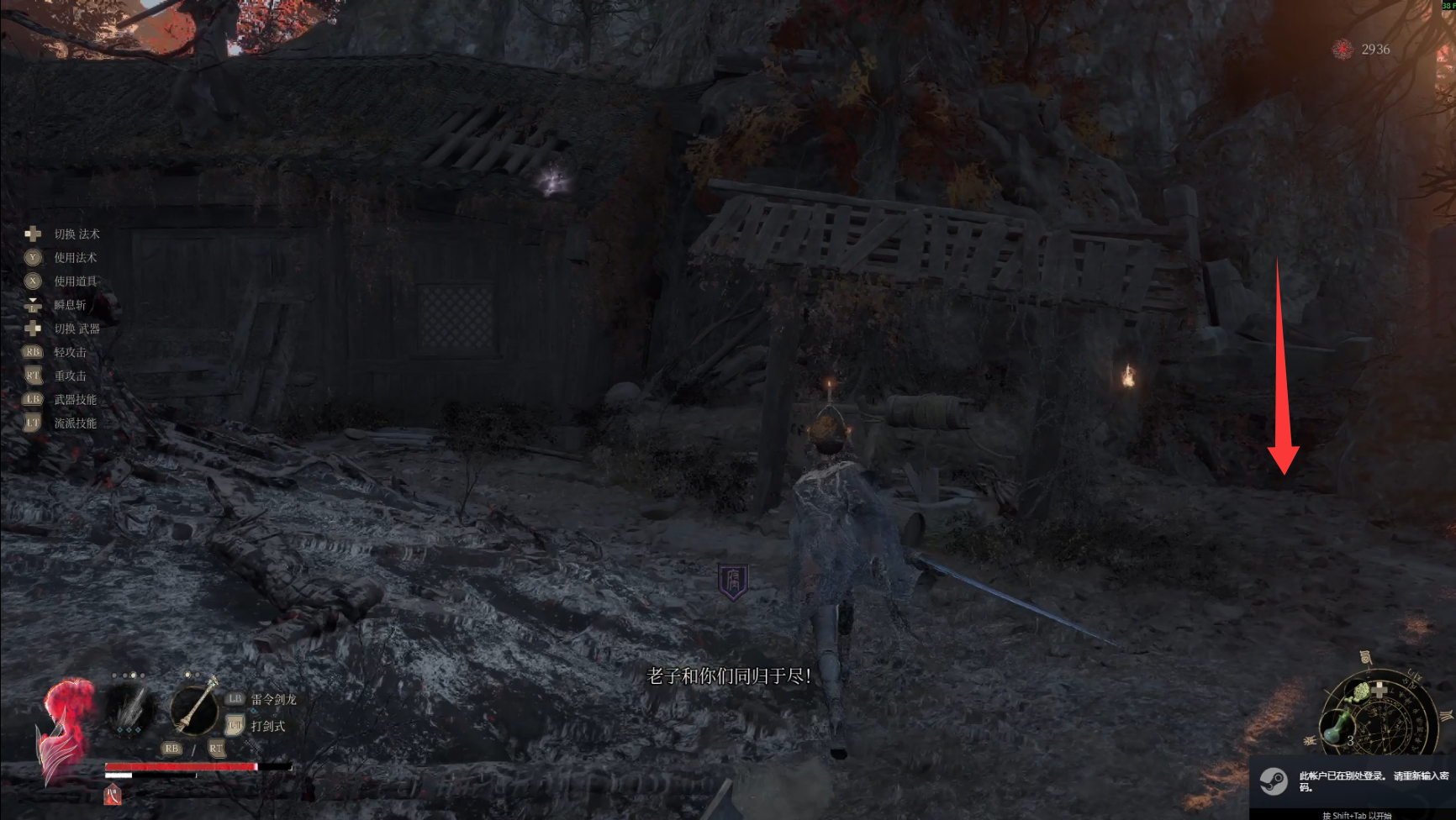Click the 打剑式 discipline skill label
1456x820 pixels.
tap(268, 726)
